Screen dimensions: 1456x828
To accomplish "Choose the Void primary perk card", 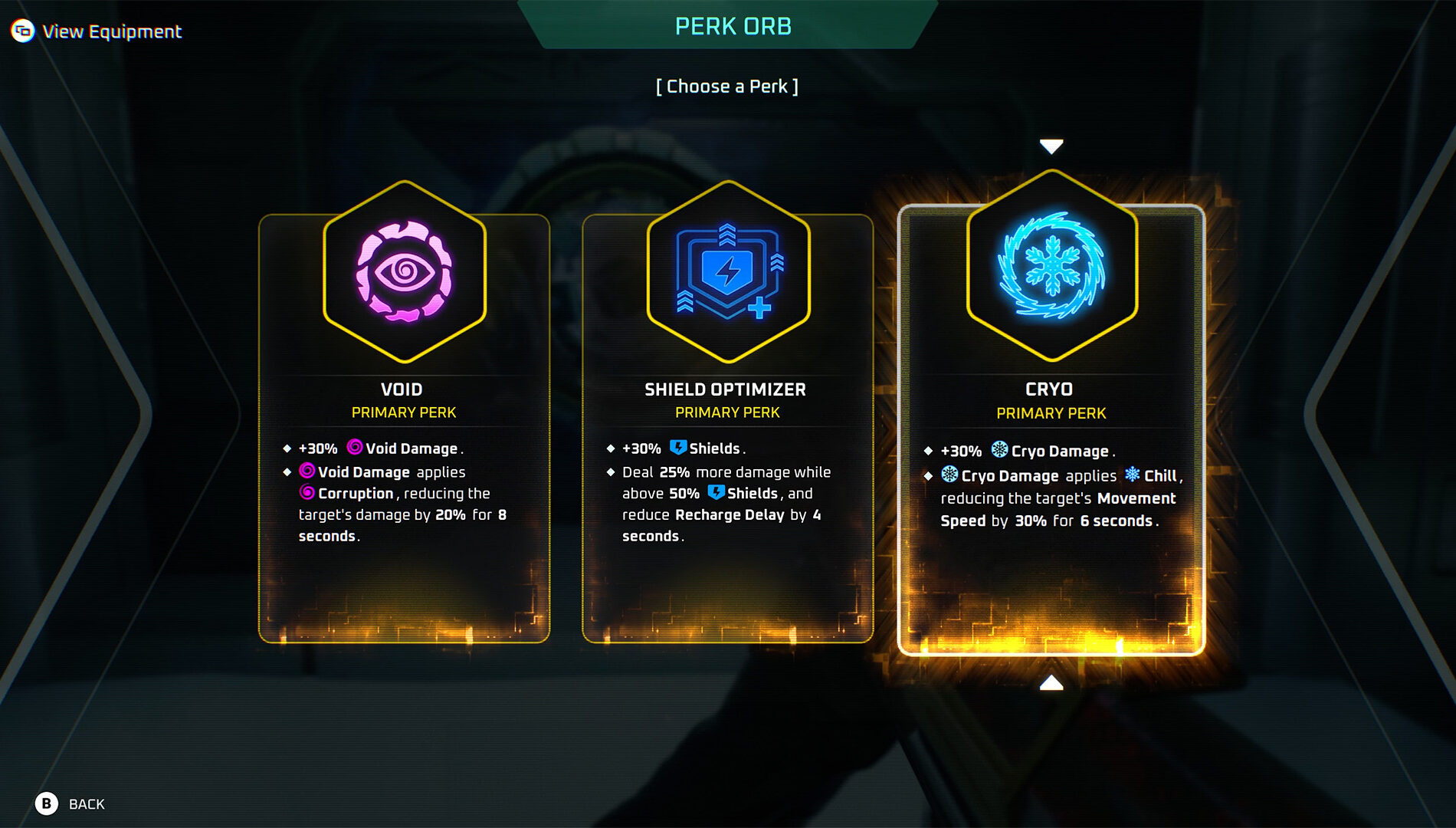I will (x=404, y=429).
